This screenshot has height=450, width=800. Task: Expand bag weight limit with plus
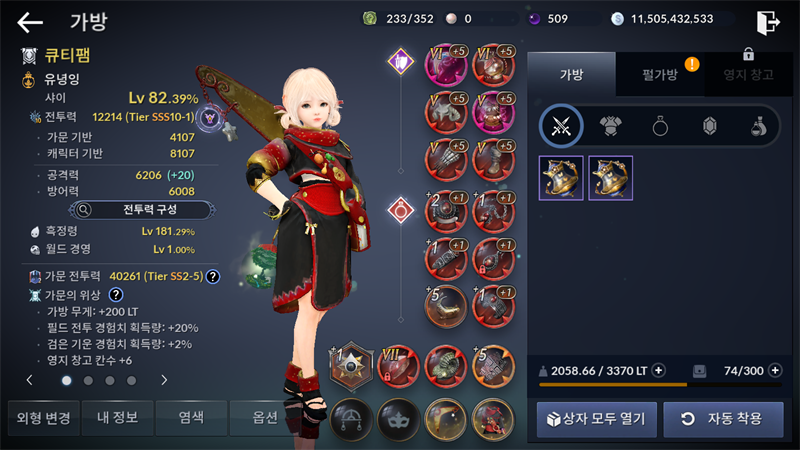[x=659, y=370]
